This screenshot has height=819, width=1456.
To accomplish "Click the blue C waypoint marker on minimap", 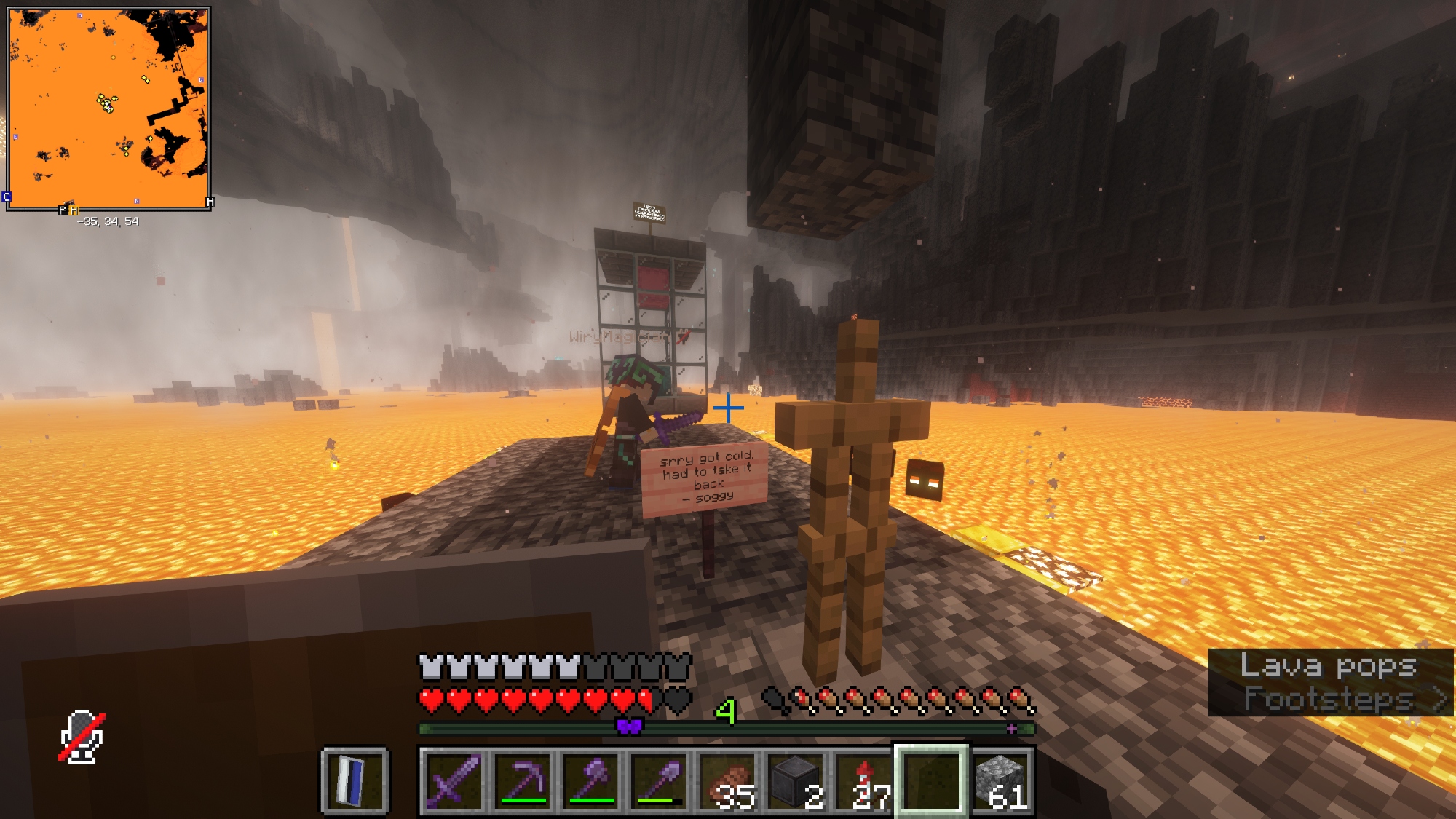I will [x=7, y=197].
